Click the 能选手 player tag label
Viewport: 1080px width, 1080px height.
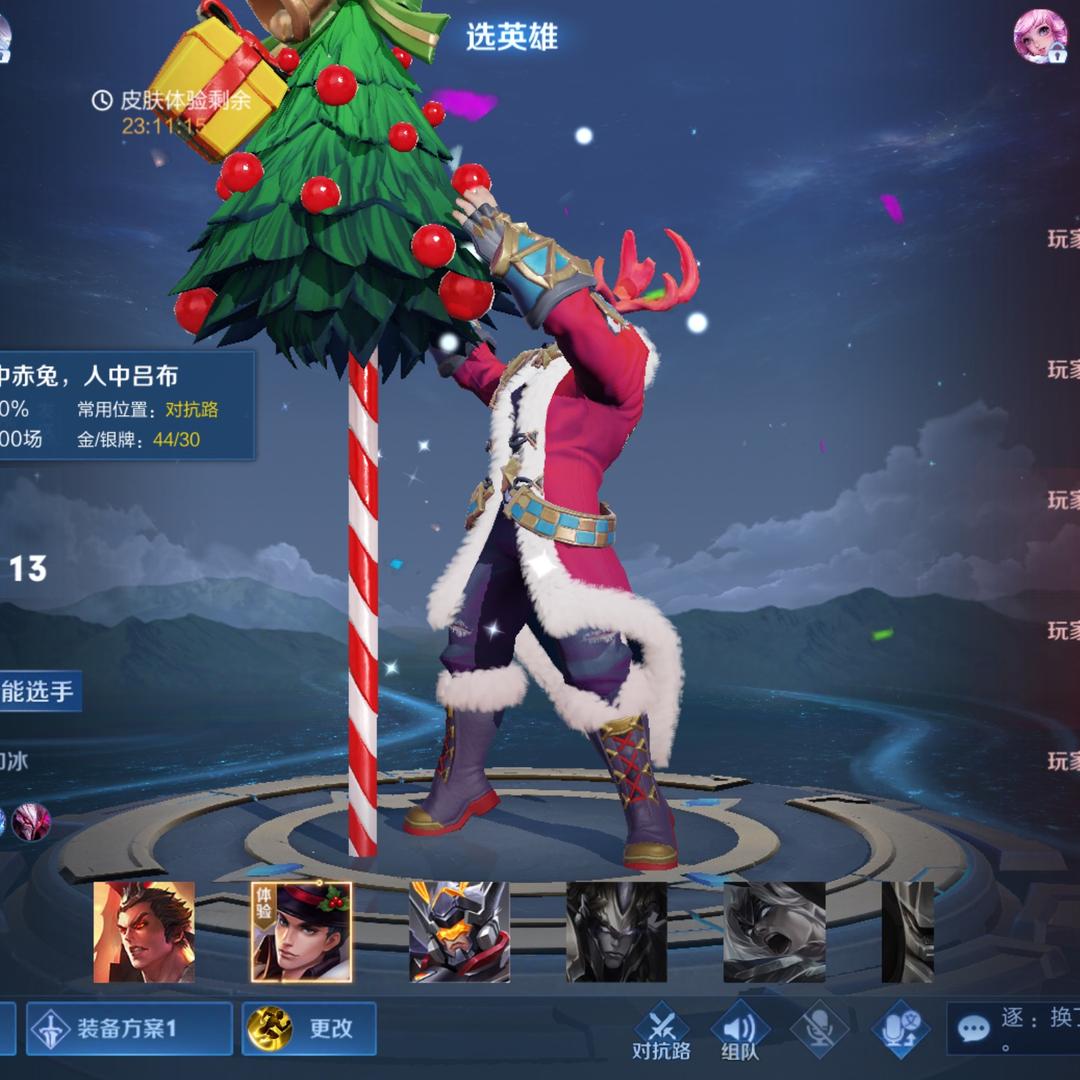tap(38, 692)
